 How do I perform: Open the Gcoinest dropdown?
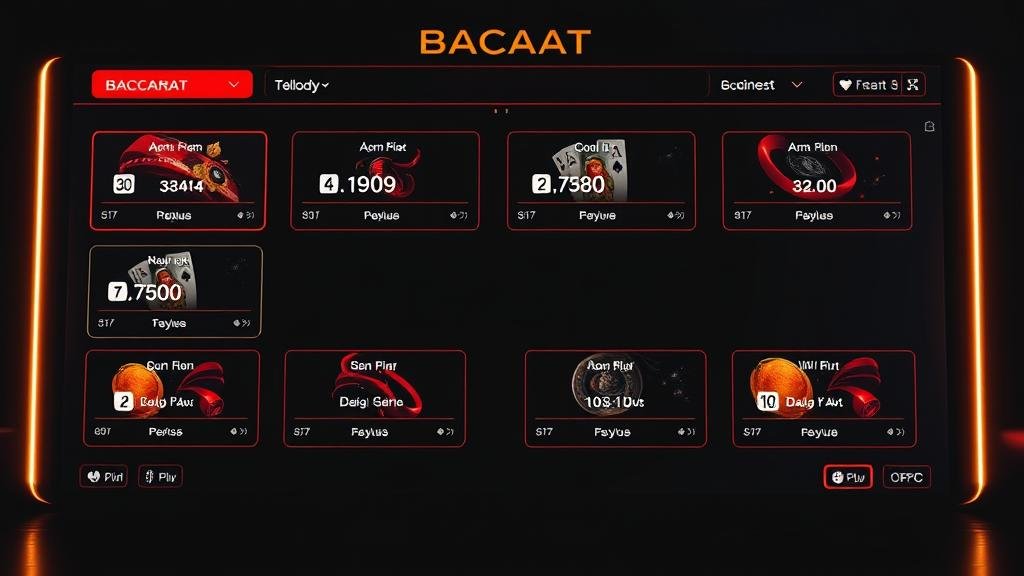[x=761, y=85]
